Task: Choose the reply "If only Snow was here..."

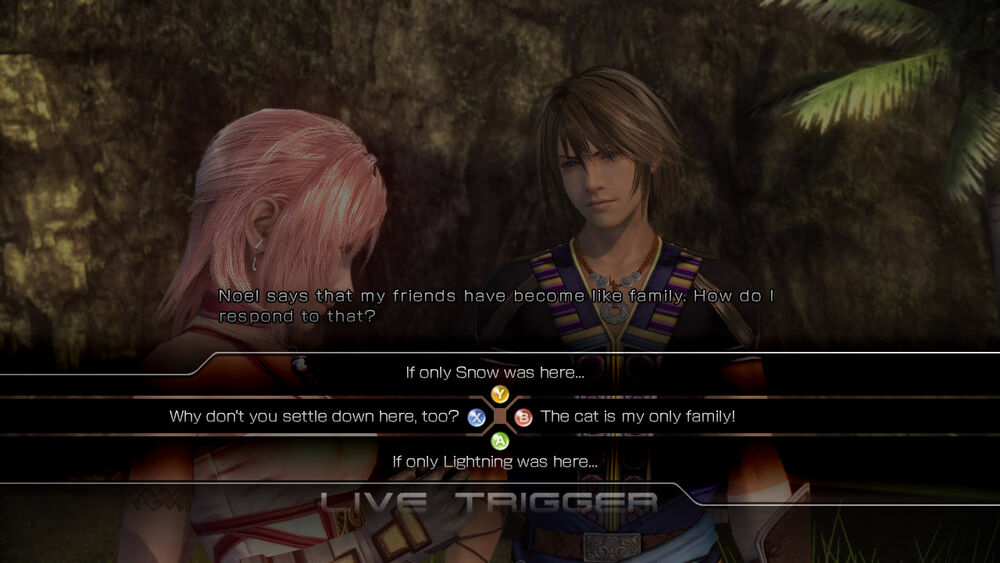Action: 494,373
